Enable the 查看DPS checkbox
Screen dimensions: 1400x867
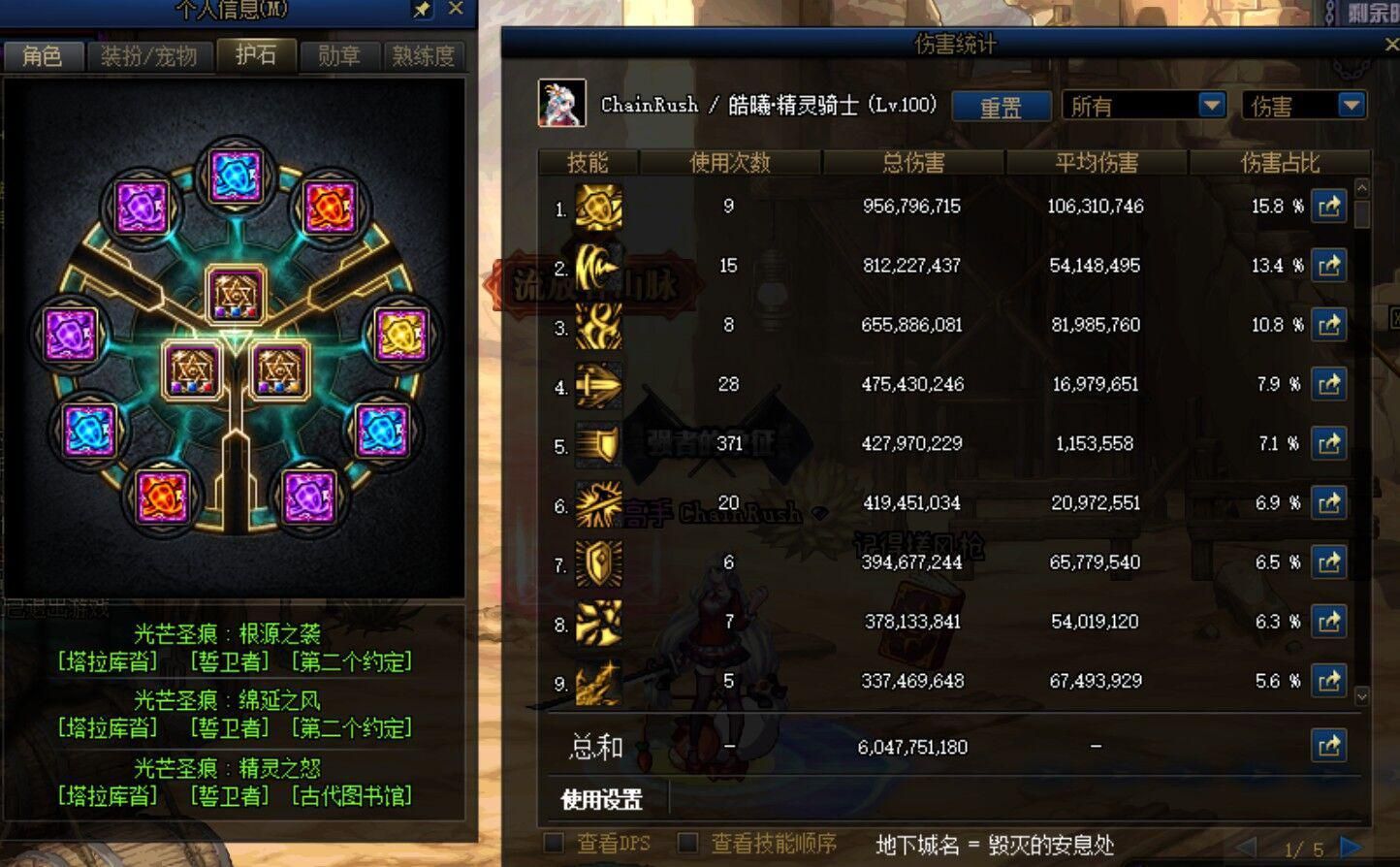[555, 843]
